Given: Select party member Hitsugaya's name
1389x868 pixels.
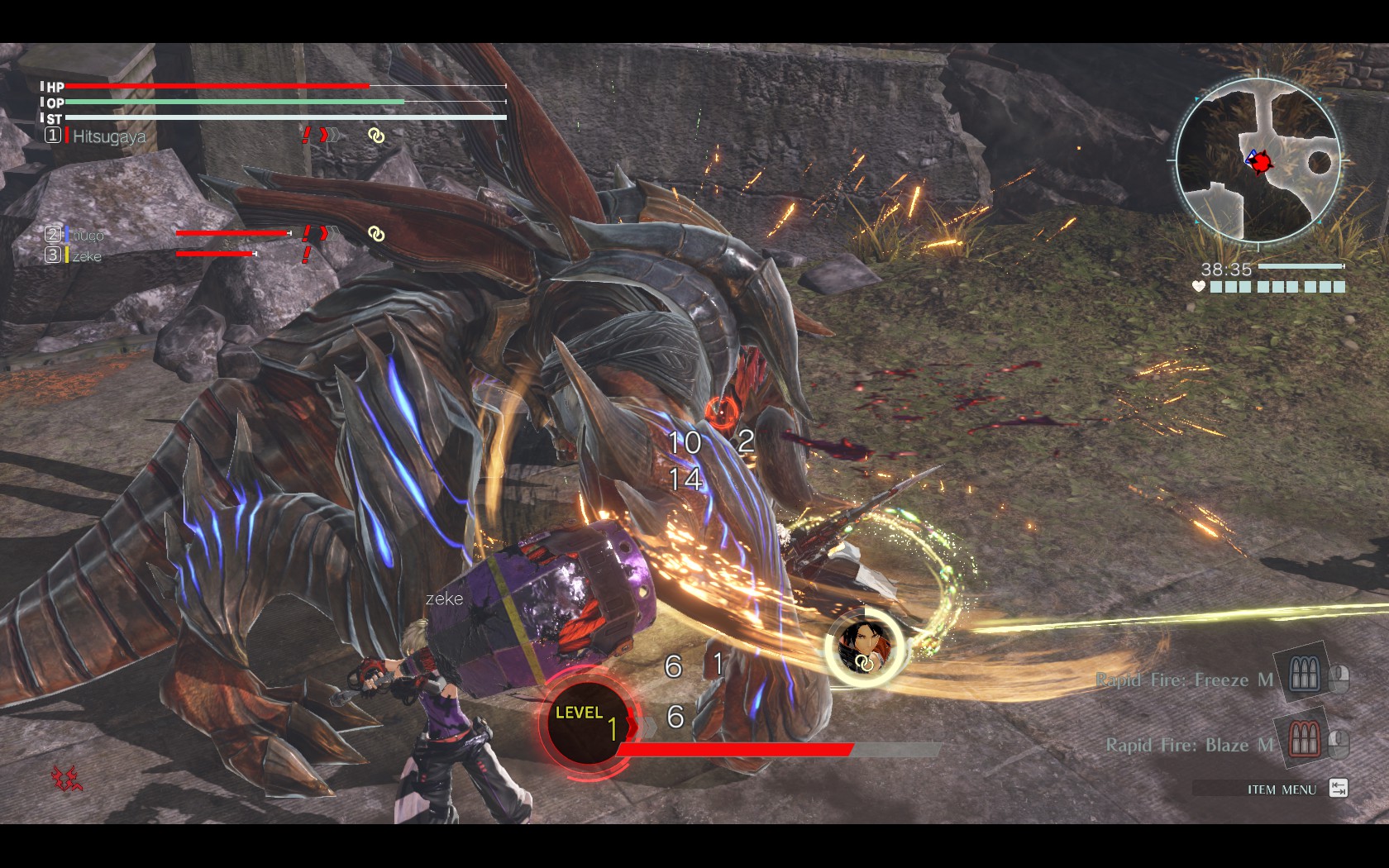Looking at the screenshot, I should click(109, 136).
